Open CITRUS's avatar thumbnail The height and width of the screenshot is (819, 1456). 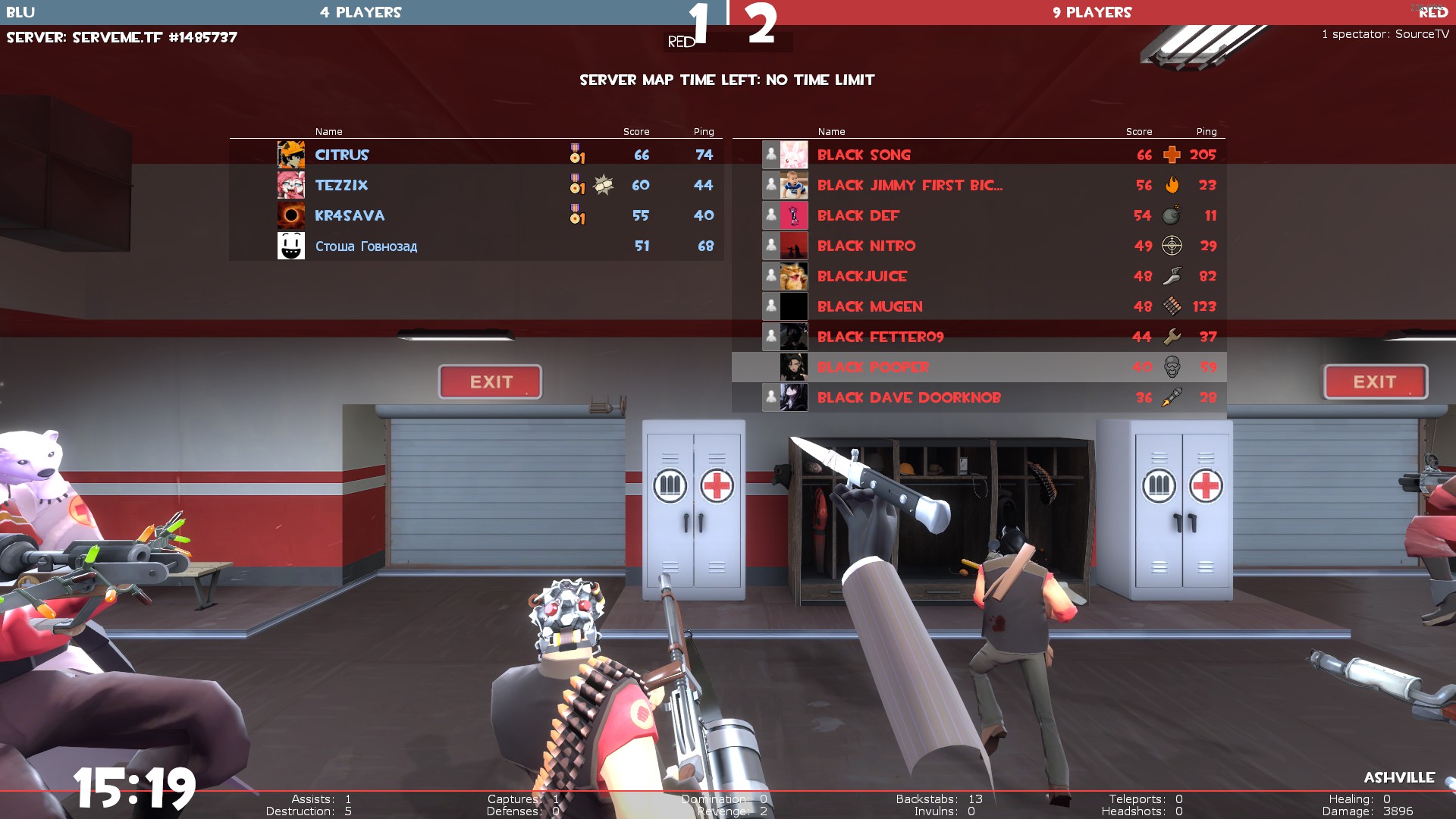coord(291,155)
